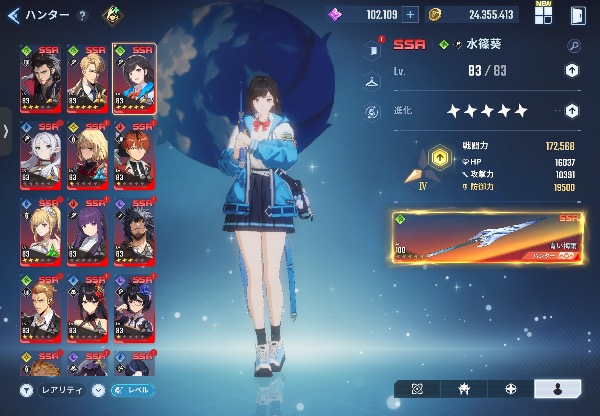This screenshot has height=416, width=600.
Task: Exit through the door icon
Action: [578, 15]
